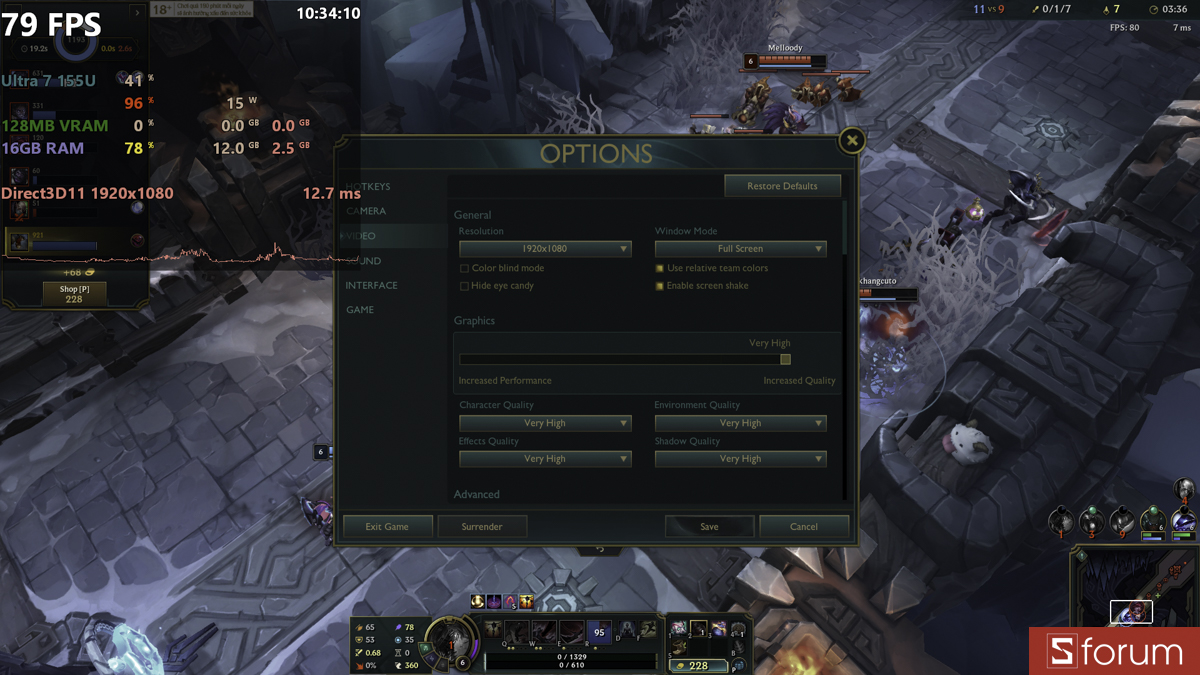Image resolution: width=1200 pixels, height=675 pixels.
Task: Click the Restore Defaults button
Action: [782, 186]
